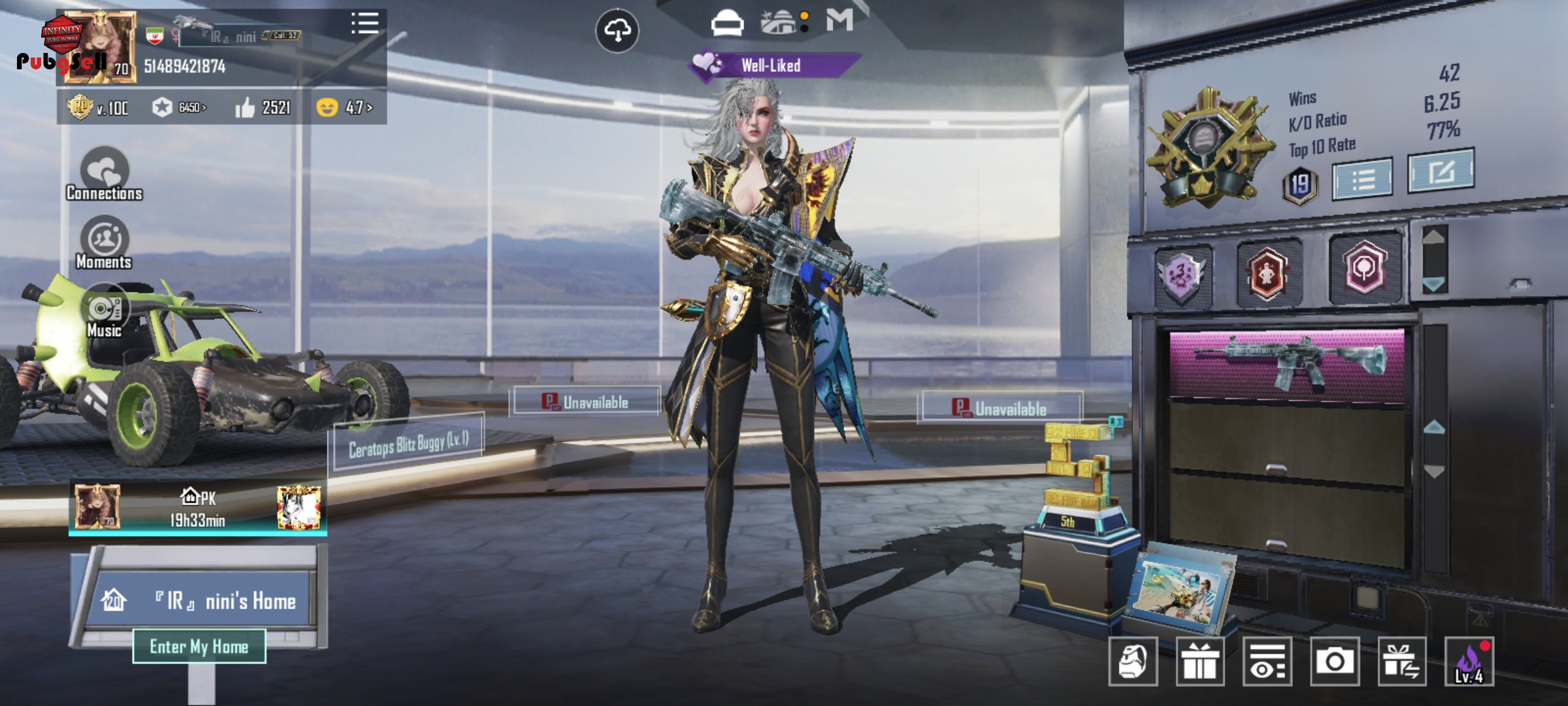
Task: Open the stats detail list button
Action: pyautogui.click(x=1363, y=178)
